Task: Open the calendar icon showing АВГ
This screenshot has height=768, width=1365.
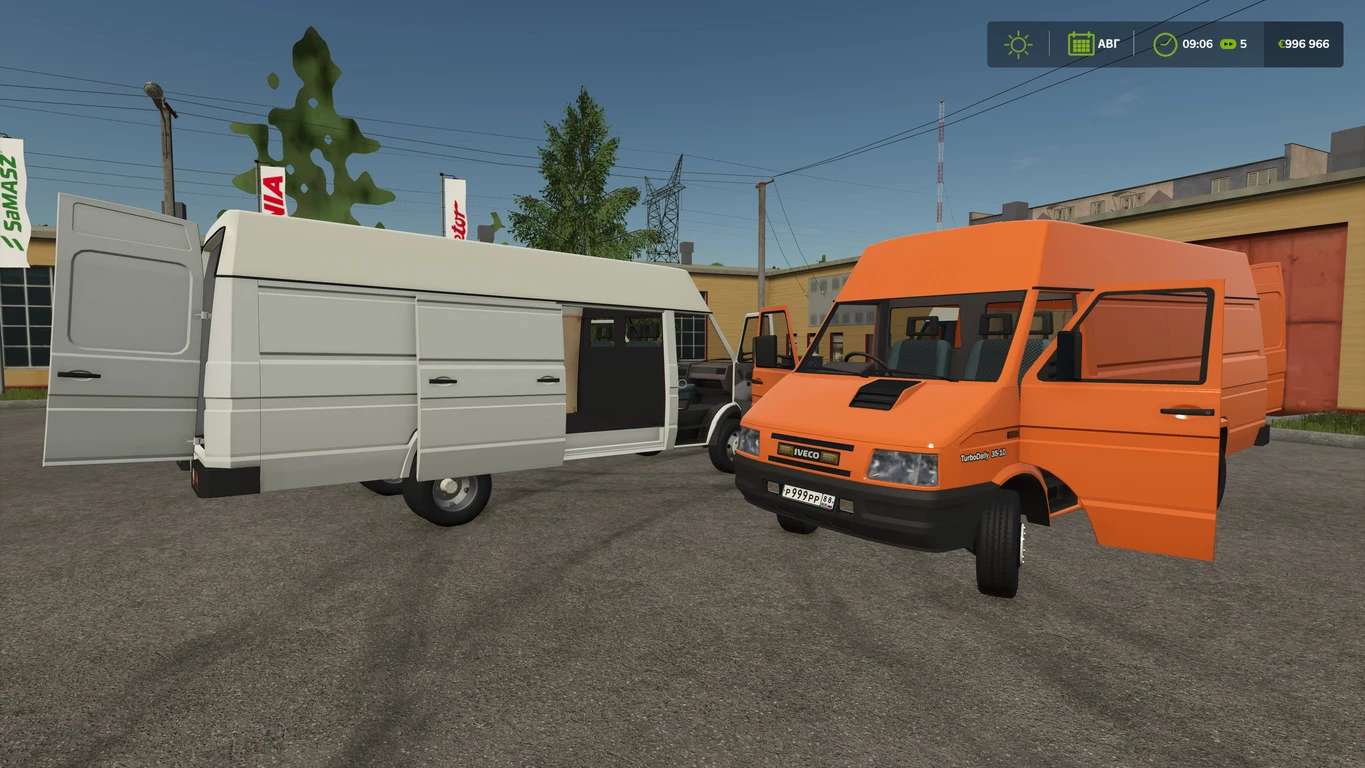Action: pyautogui.click(x=1080, y=44)
